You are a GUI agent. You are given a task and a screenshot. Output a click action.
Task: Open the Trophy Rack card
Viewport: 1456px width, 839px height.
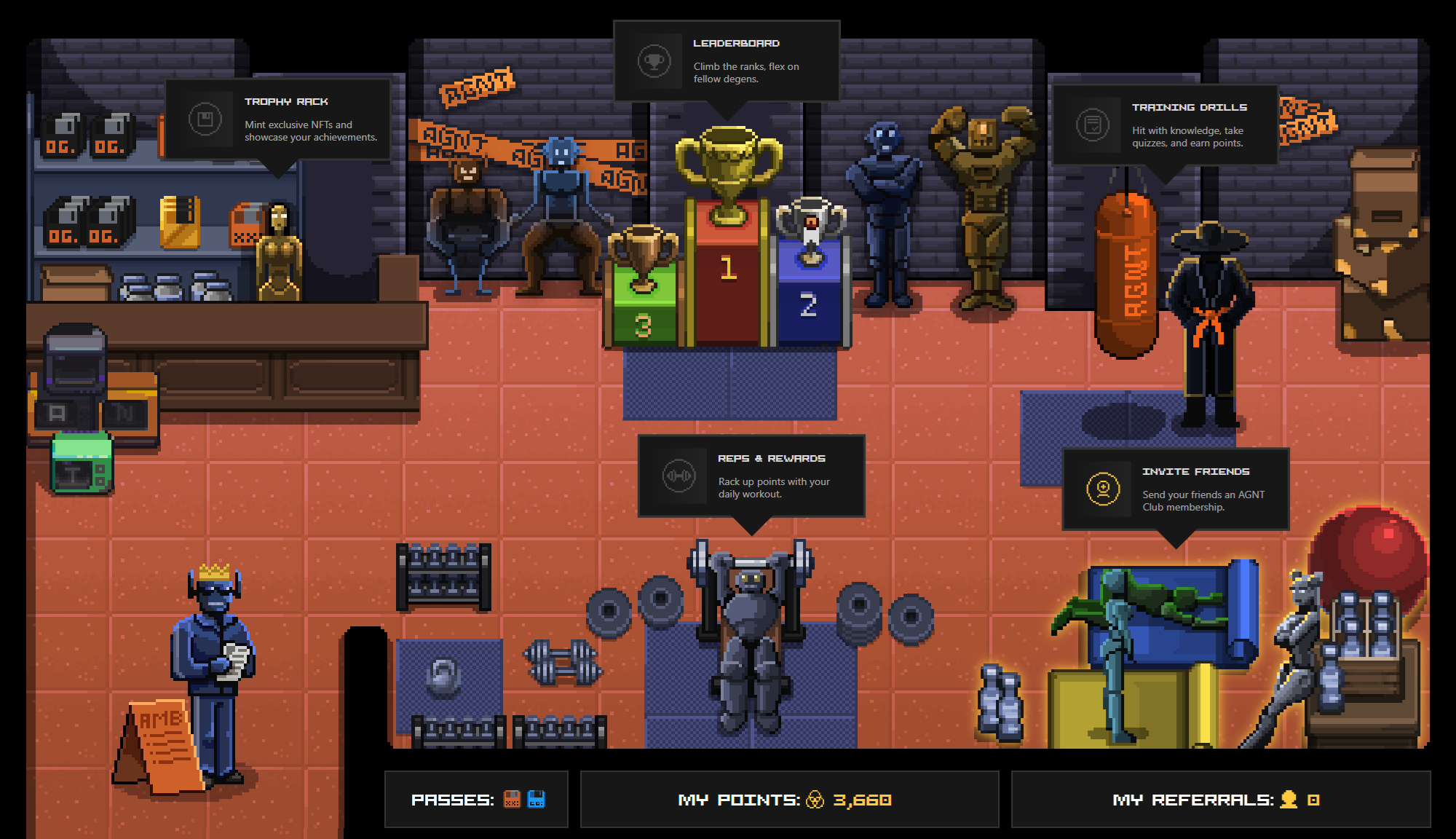278,119
